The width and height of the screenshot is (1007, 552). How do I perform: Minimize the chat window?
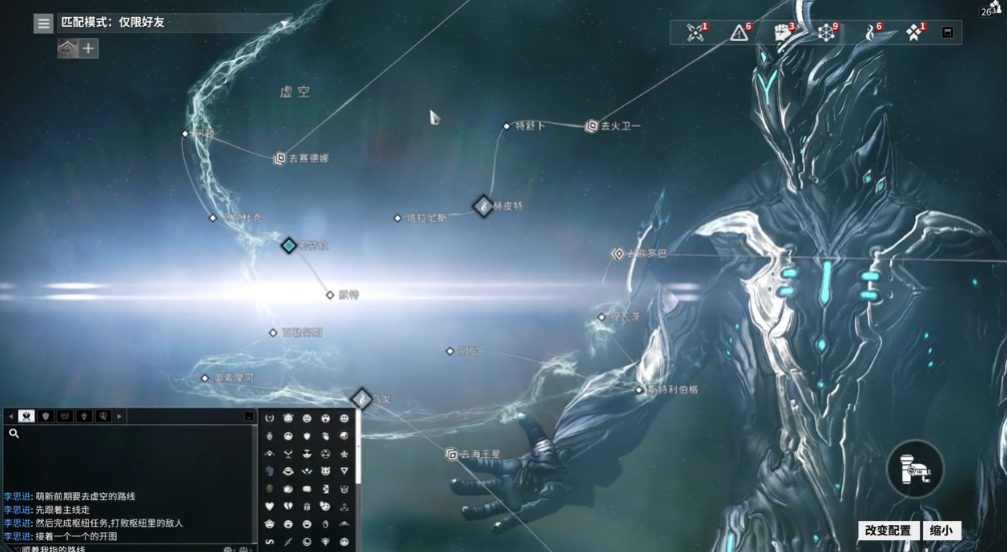coord(249,415)
